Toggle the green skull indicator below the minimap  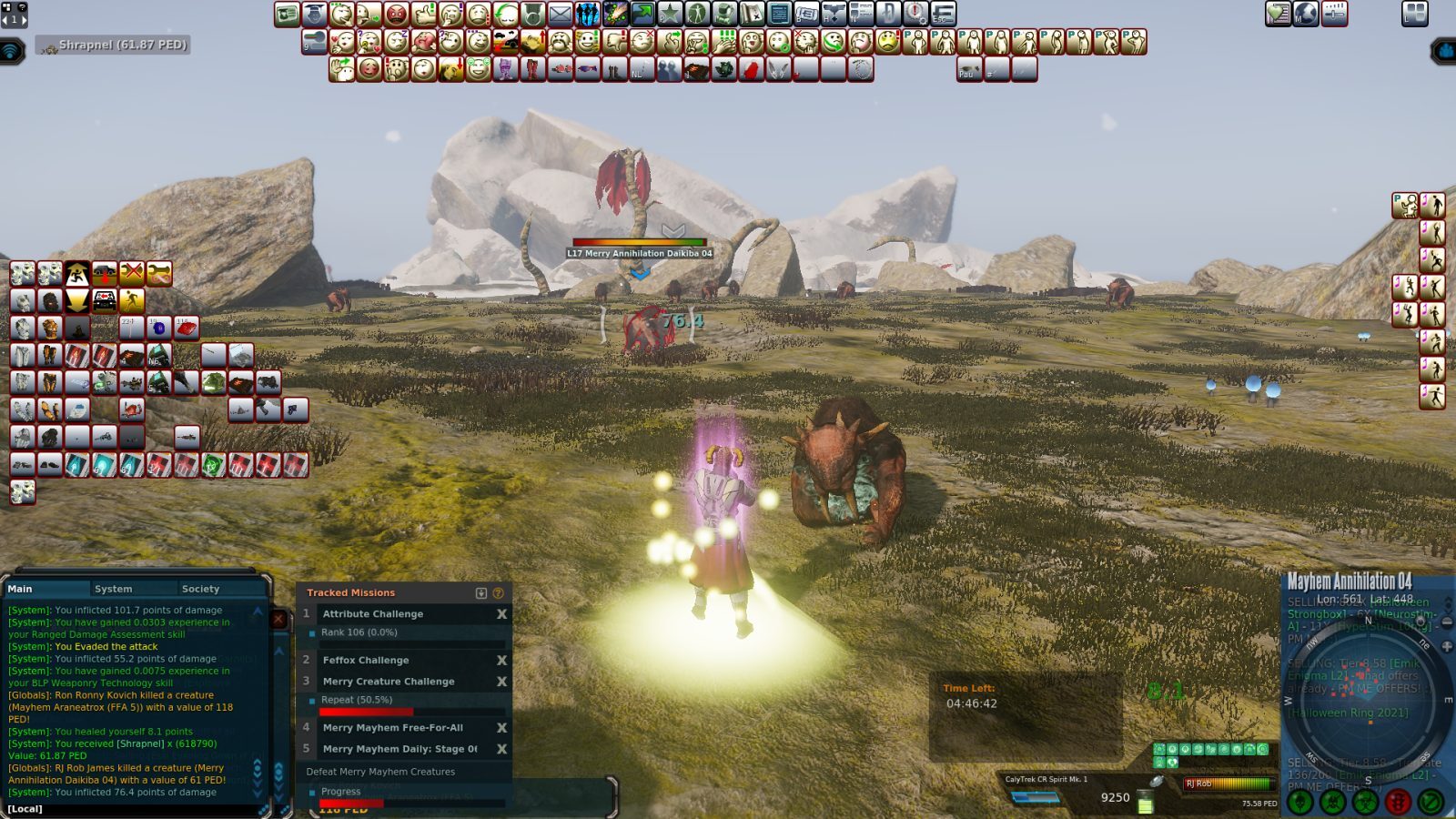tap(1299, 801)
